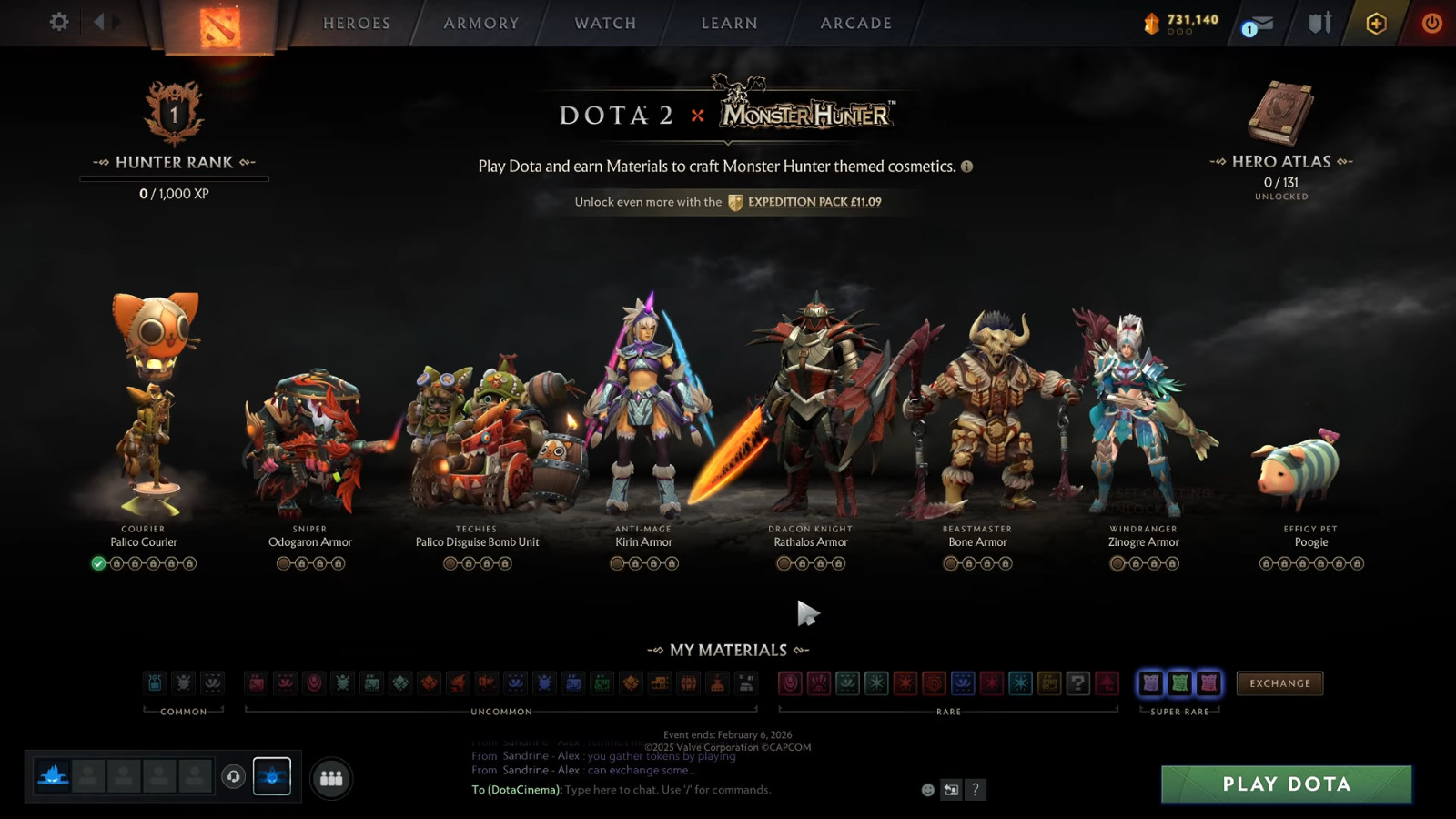This screenshot has width=1456, height=819.
Task: Click the PLAY DOTA button
Action: (1285, 784)
